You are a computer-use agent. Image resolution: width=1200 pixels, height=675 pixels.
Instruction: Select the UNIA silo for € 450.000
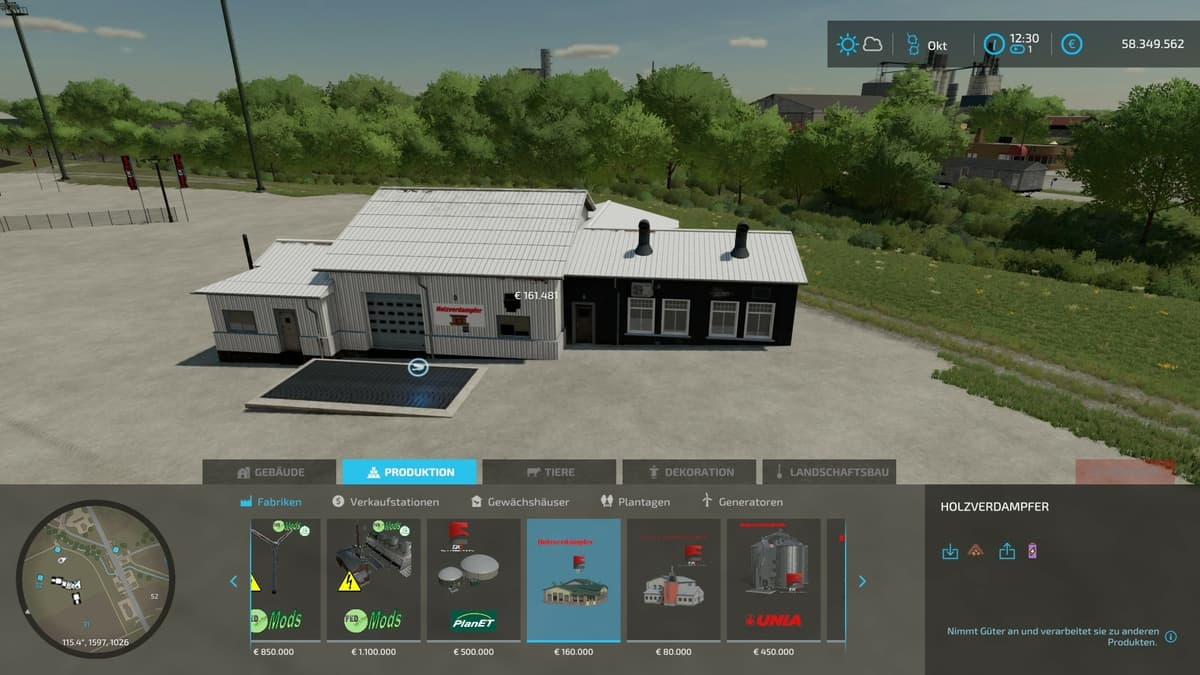[x=773, y=580]
